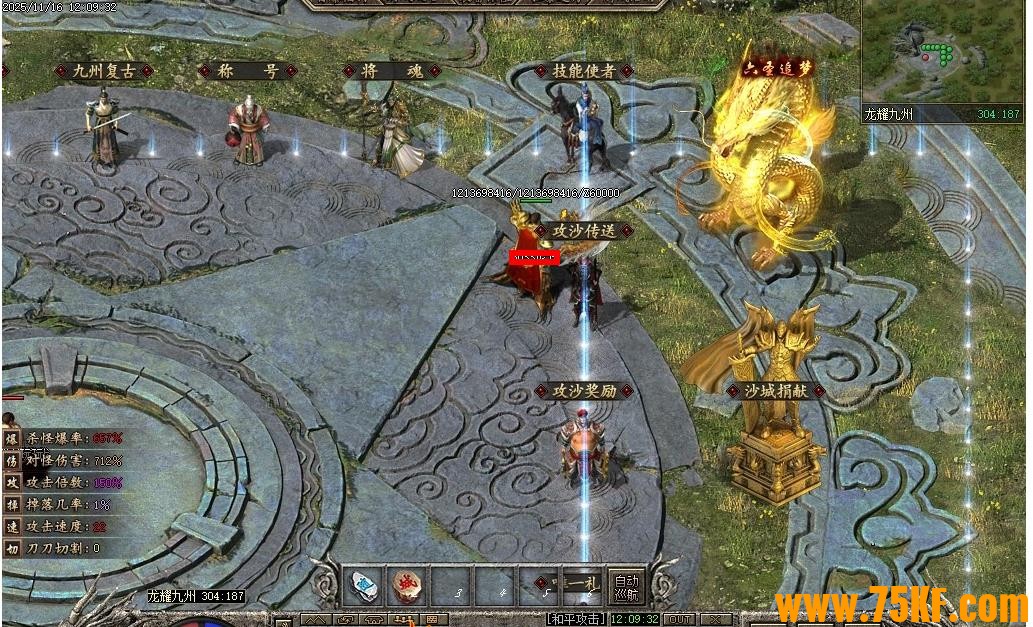Toggle the 和平攻击 attack mode label

click(574, 620)
